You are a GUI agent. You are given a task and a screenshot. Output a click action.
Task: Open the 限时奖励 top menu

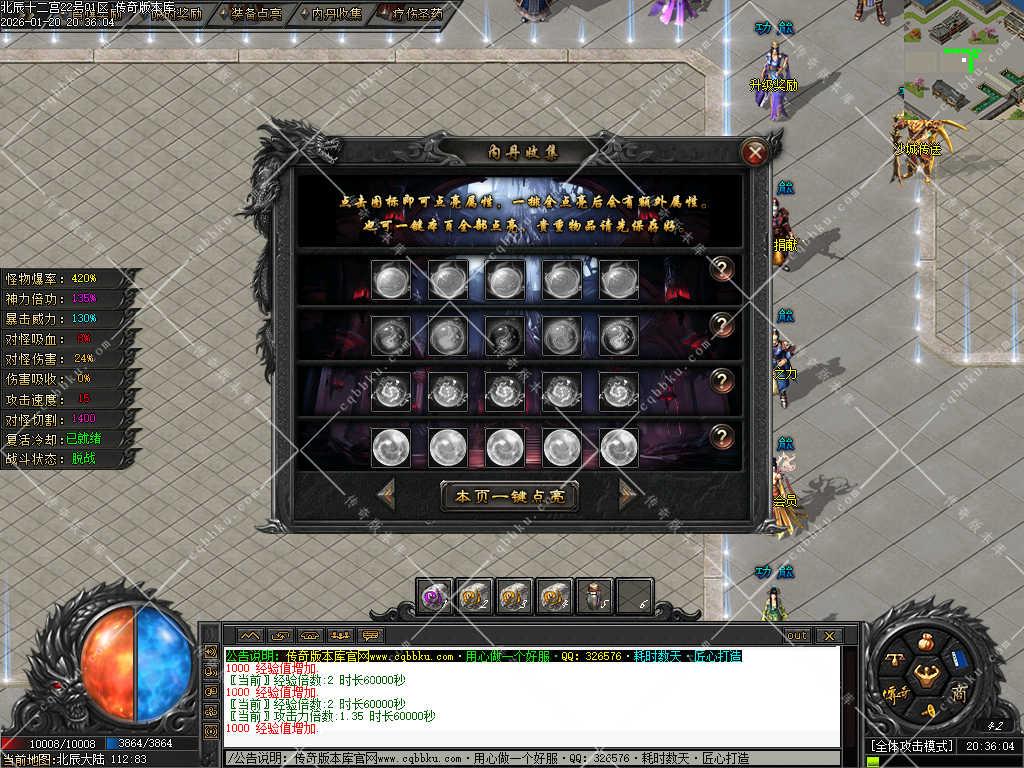tap(176, 13)
